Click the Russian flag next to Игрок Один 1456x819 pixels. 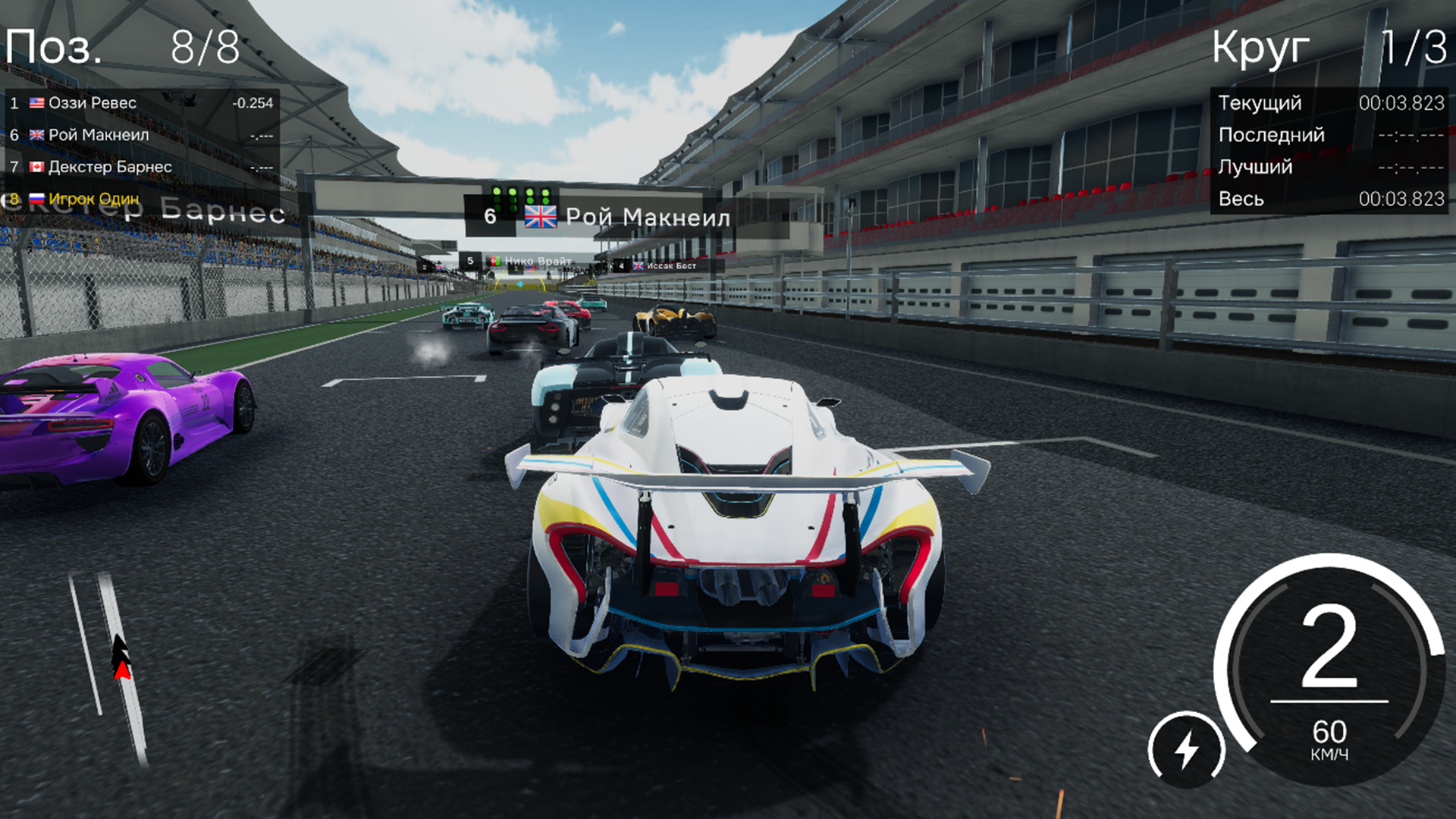36,197
